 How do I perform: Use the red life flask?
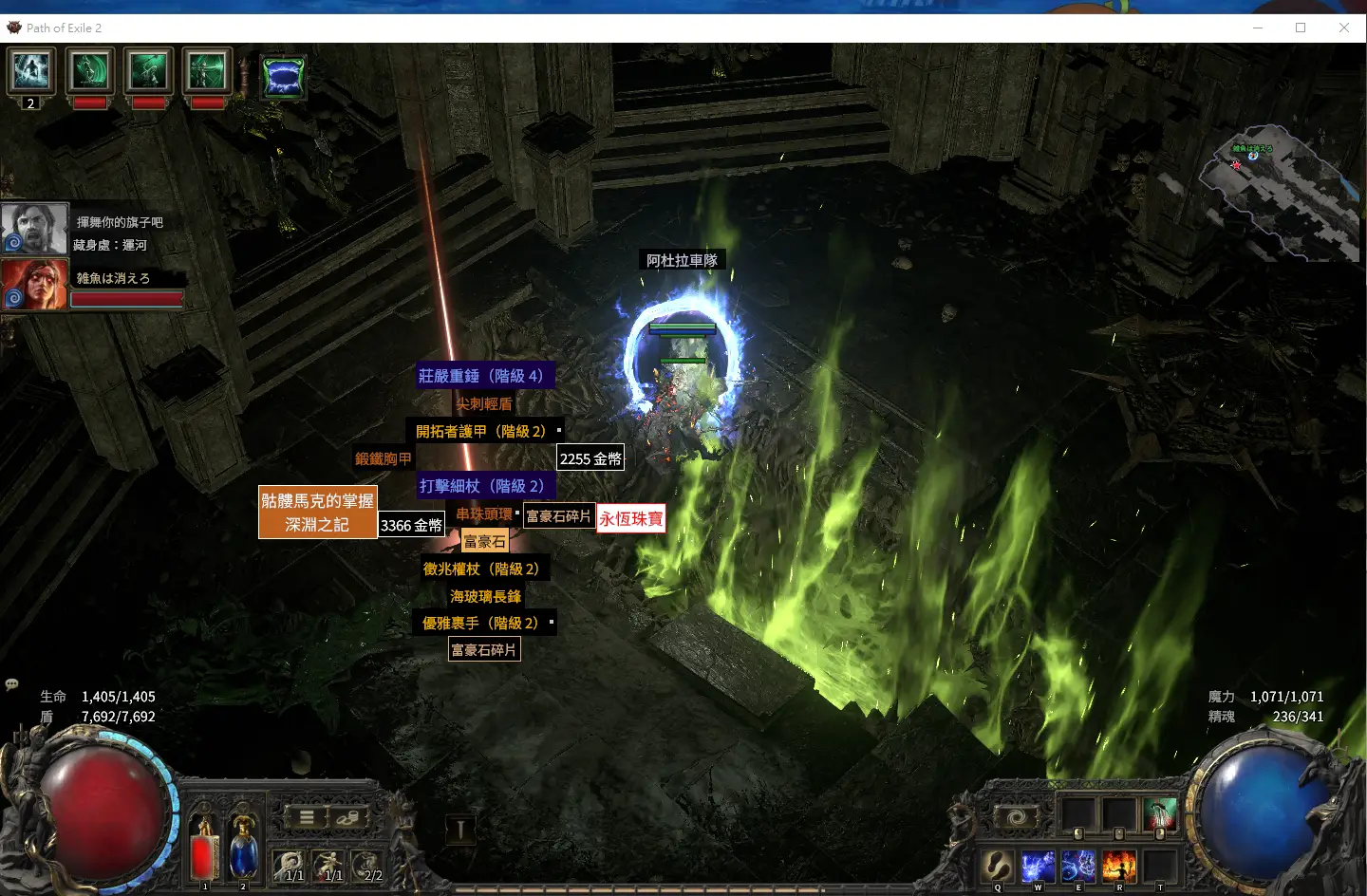pyautogui.click(x=203, y=850)
